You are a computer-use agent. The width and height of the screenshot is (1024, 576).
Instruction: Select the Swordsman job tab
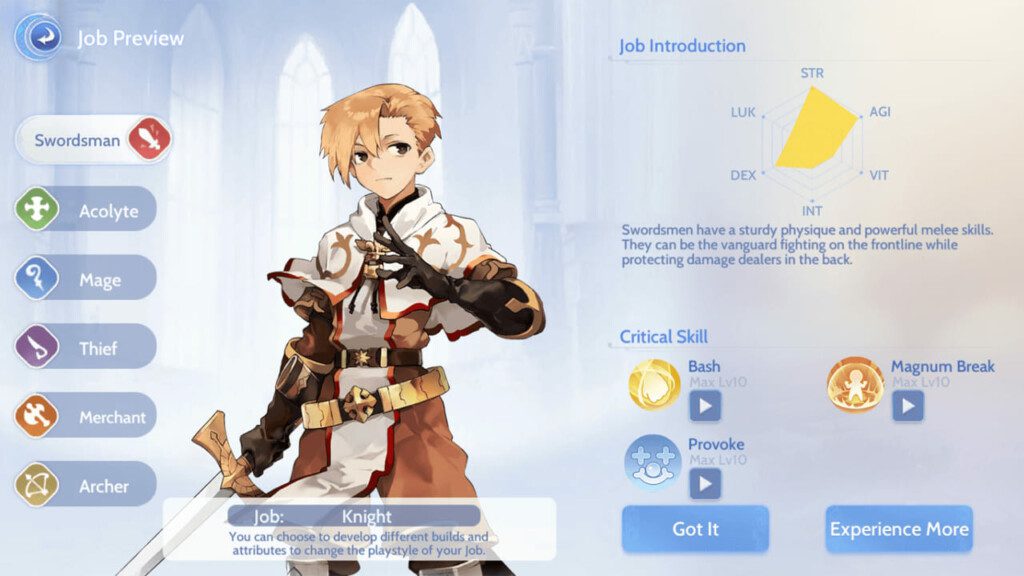[93, 140]
